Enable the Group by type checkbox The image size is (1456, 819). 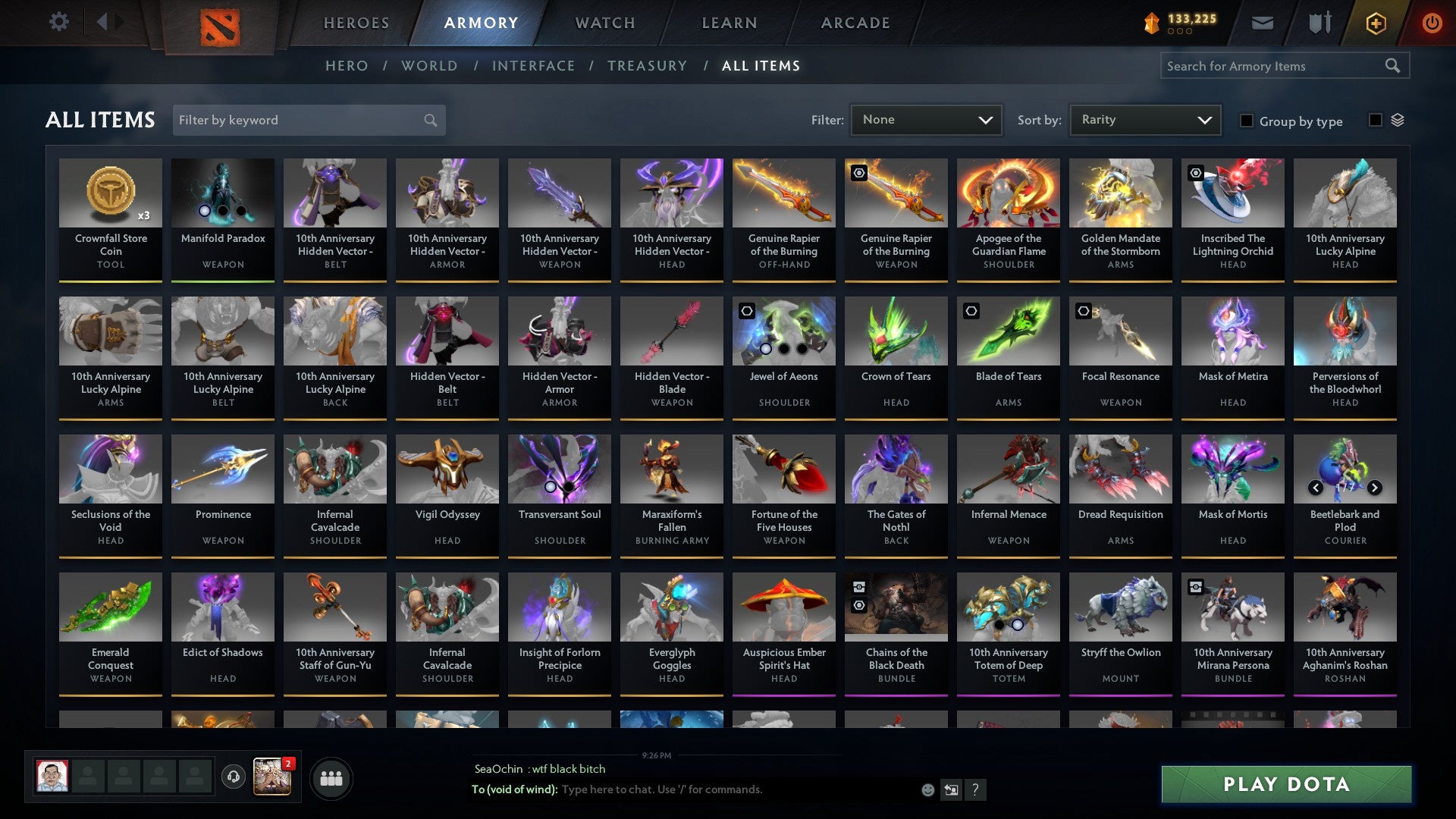pyautogui.click(x=1247, y=121)
